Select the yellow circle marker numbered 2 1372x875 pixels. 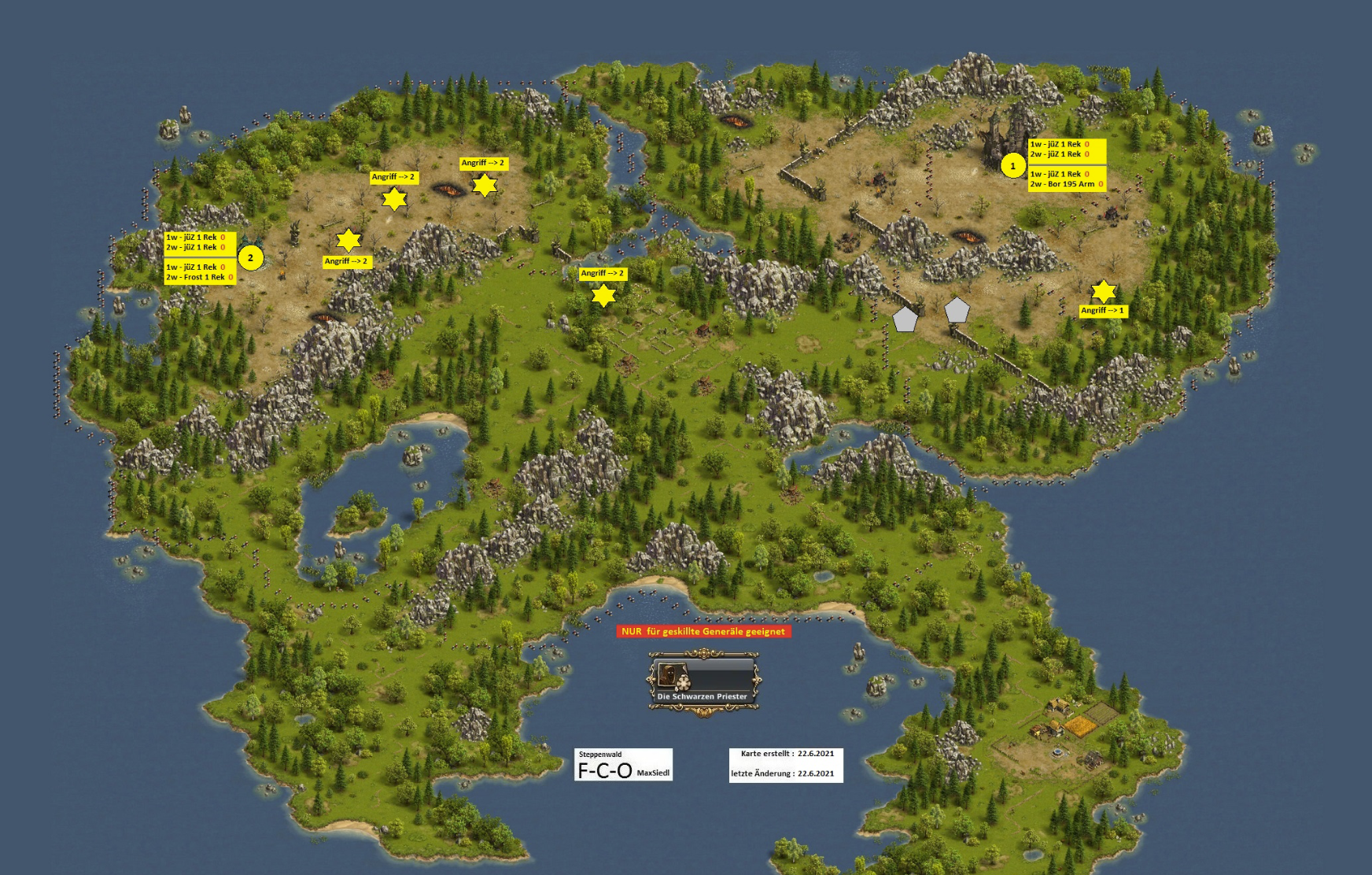(251, 257)
